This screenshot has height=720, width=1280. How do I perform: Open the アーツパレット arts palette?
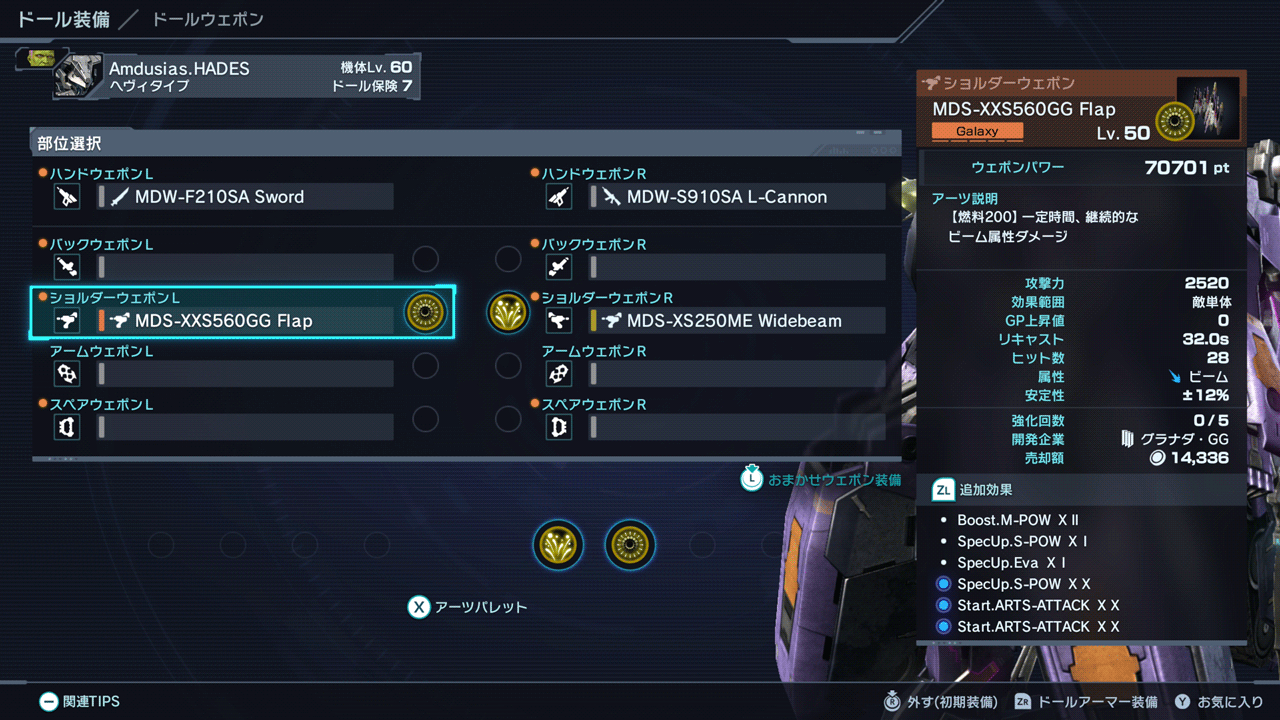pos(468,607)
